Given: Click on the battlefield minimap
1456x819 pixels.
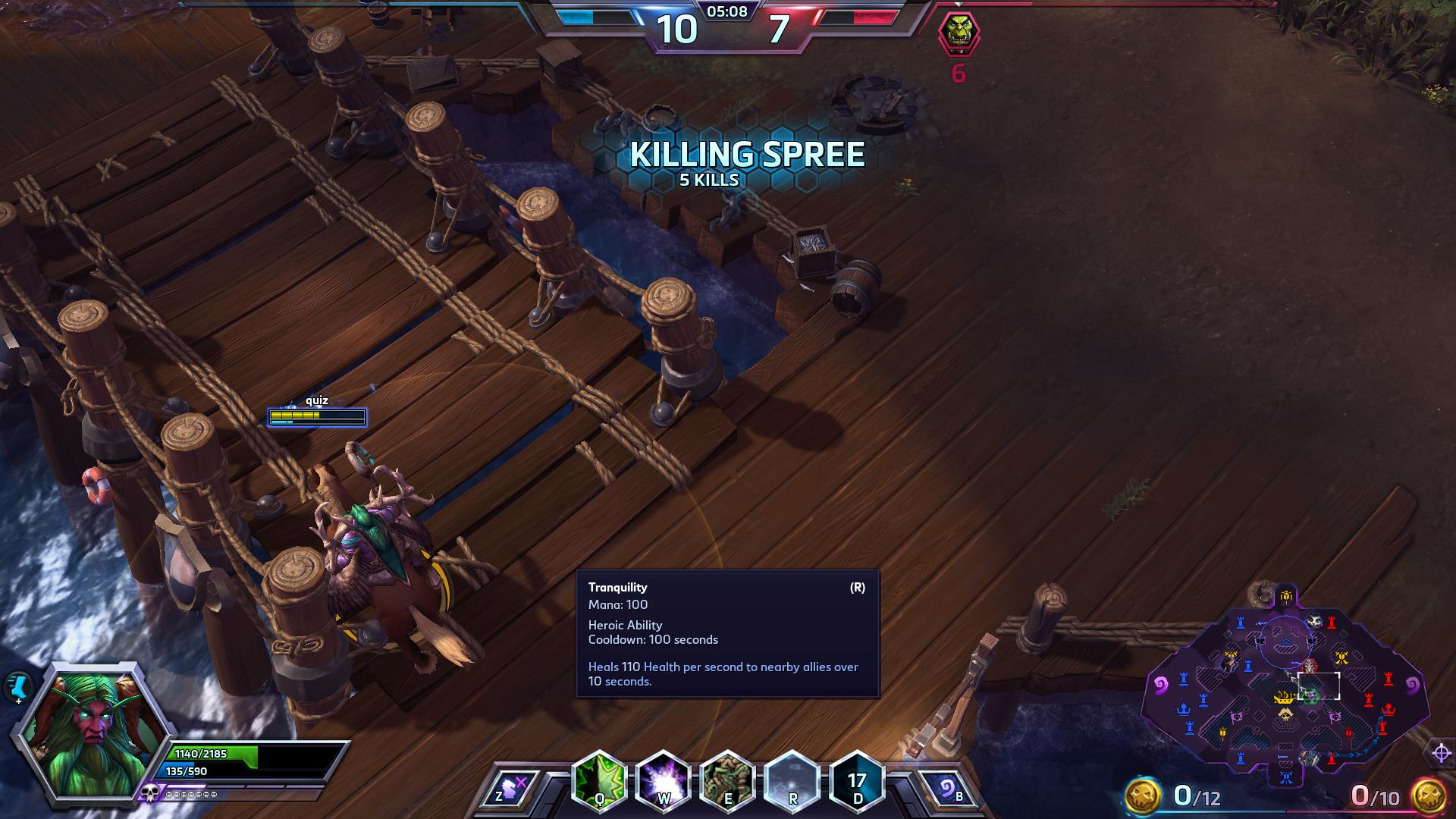Looking at the screenshot, I should point(1285,690).
